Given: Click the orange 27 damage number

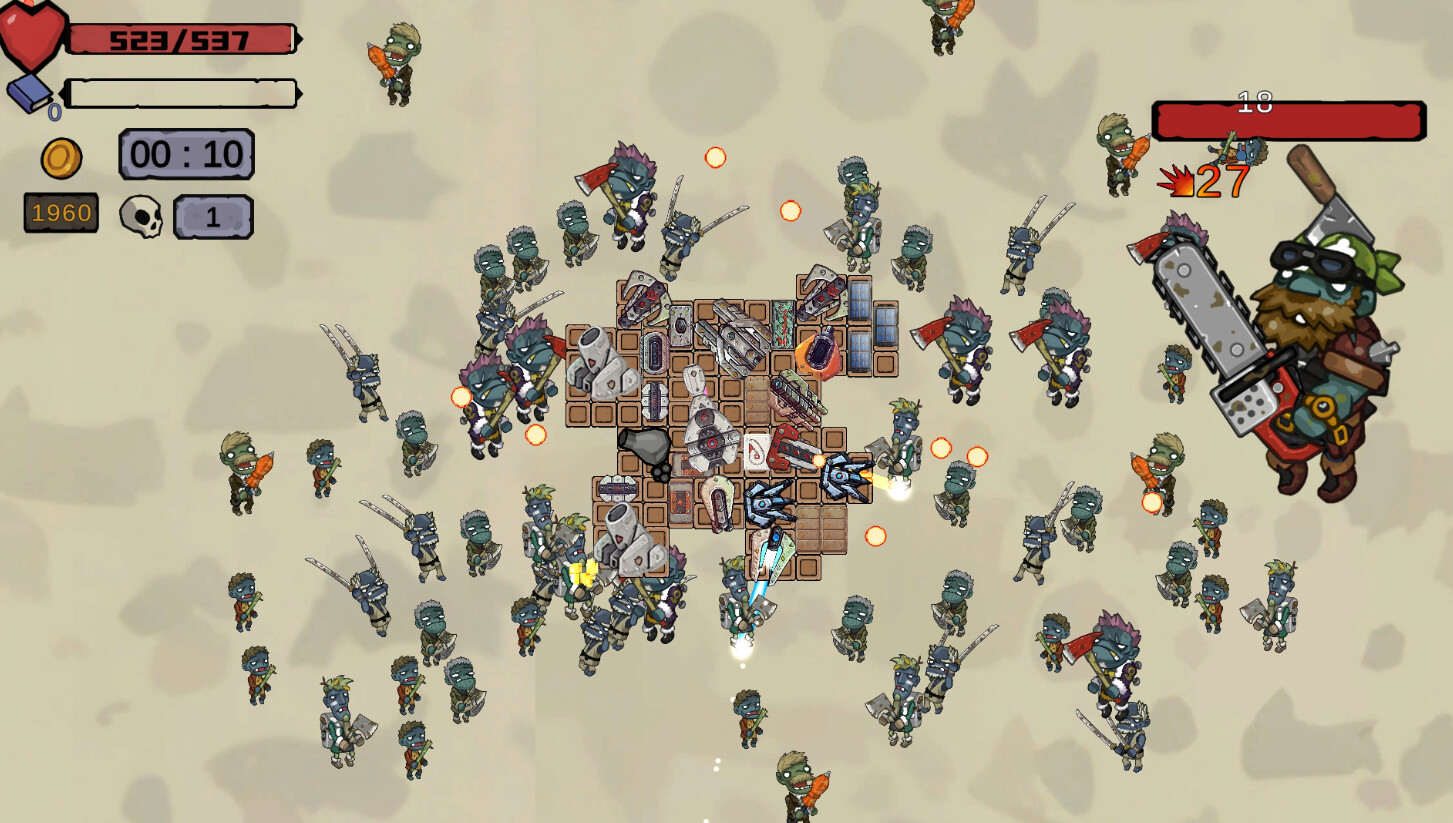Looking at the screenshot, I should coord(1220,182).
